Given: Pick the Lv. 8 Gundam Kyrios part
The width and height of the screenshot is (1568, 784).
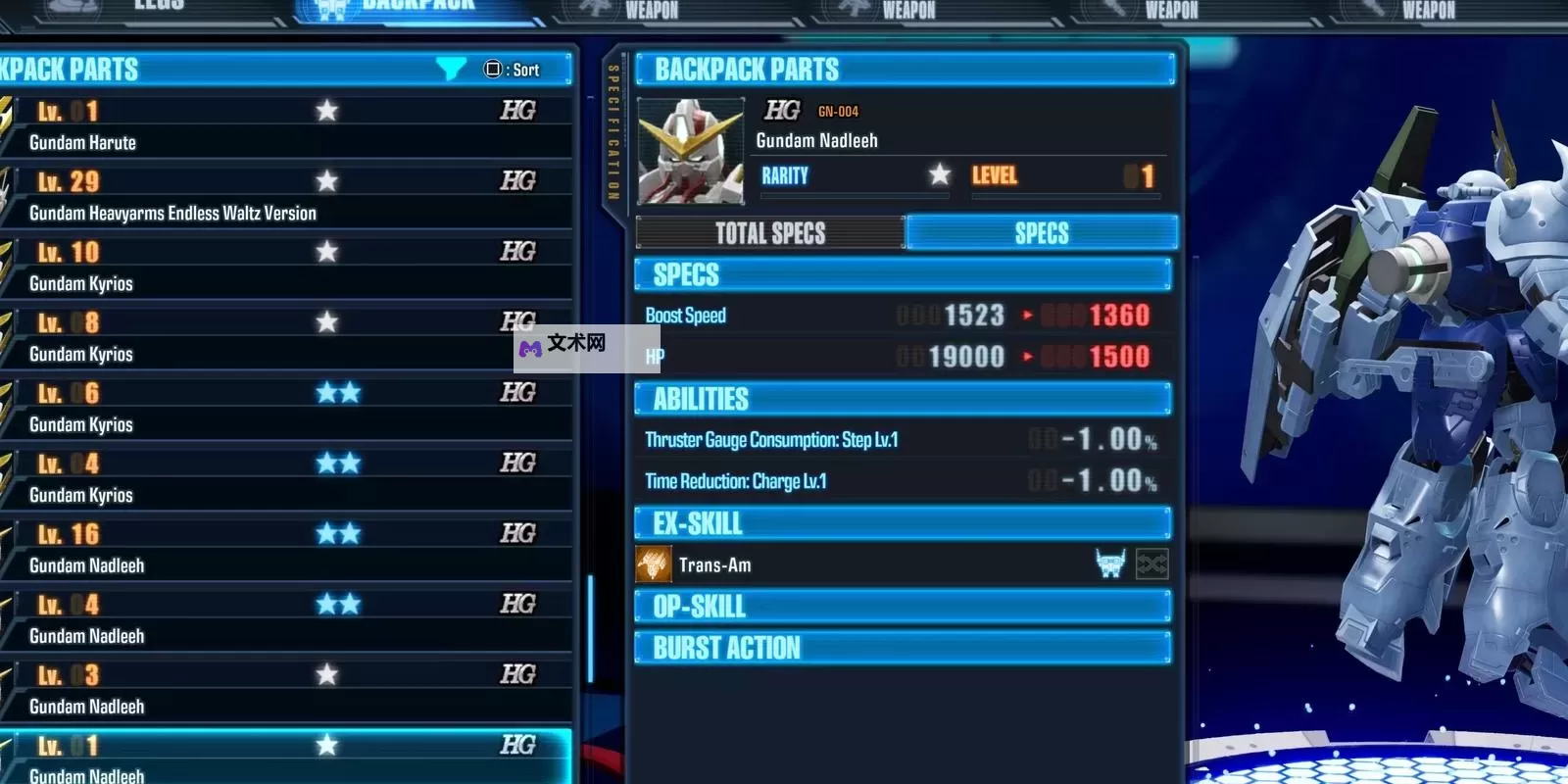Looking at the screenshot, I should 284,337.
